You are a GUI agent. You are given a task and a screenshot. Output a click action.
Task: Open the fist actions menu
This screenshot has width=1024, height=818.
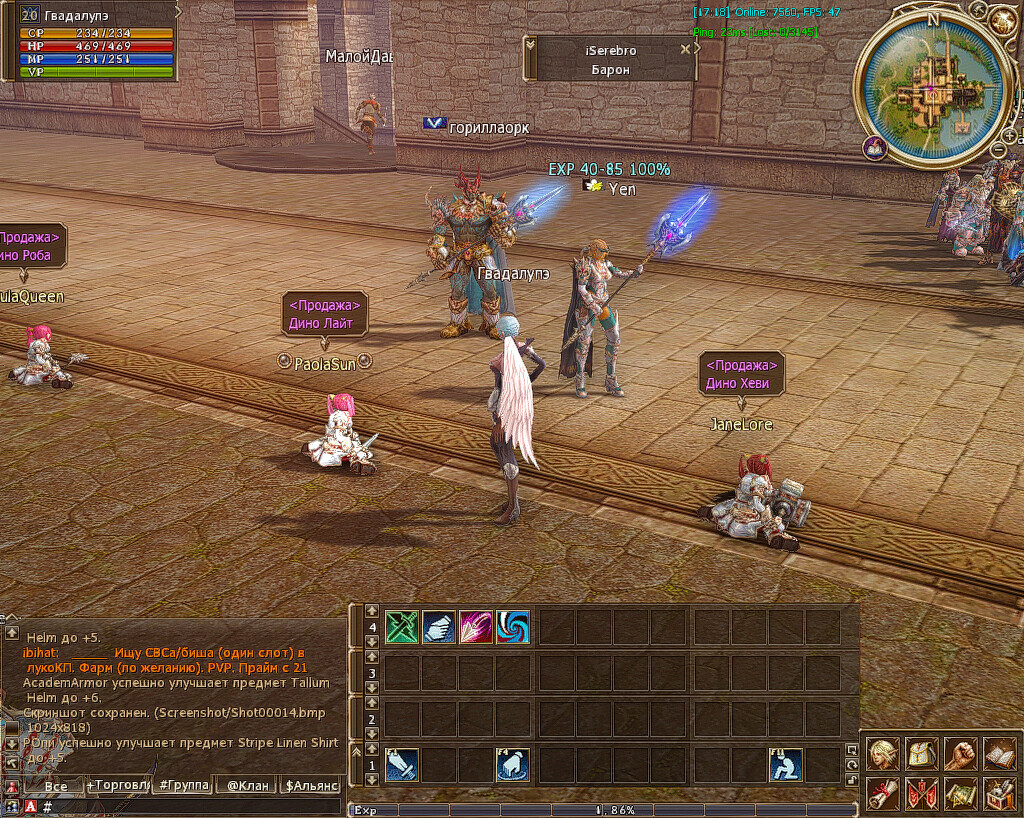pyautogui.click(x=960, y=754)
